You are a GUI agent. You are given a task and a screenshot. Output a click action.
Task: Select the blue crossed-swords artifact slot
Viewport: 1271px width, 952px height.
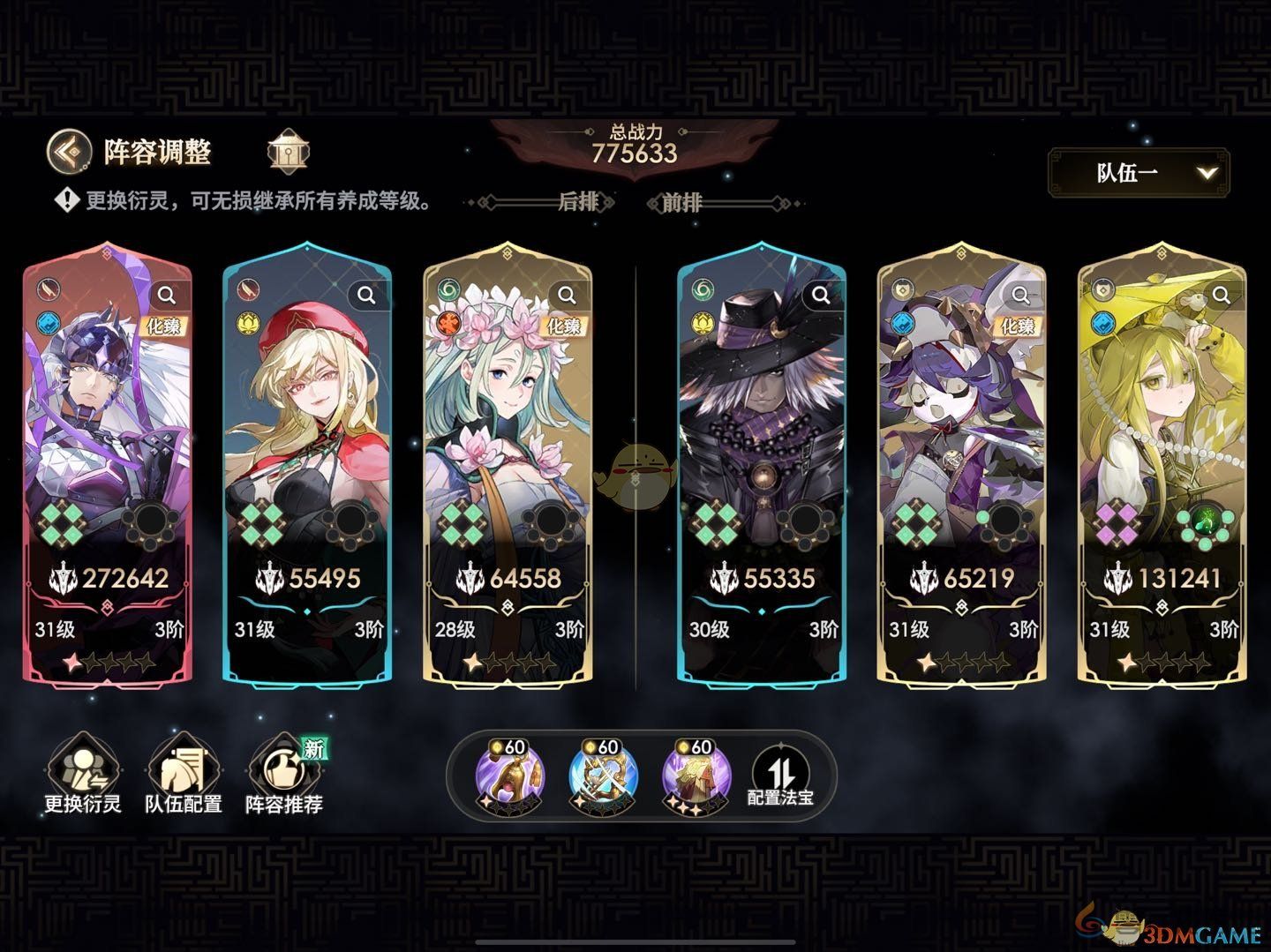point(598,776)
